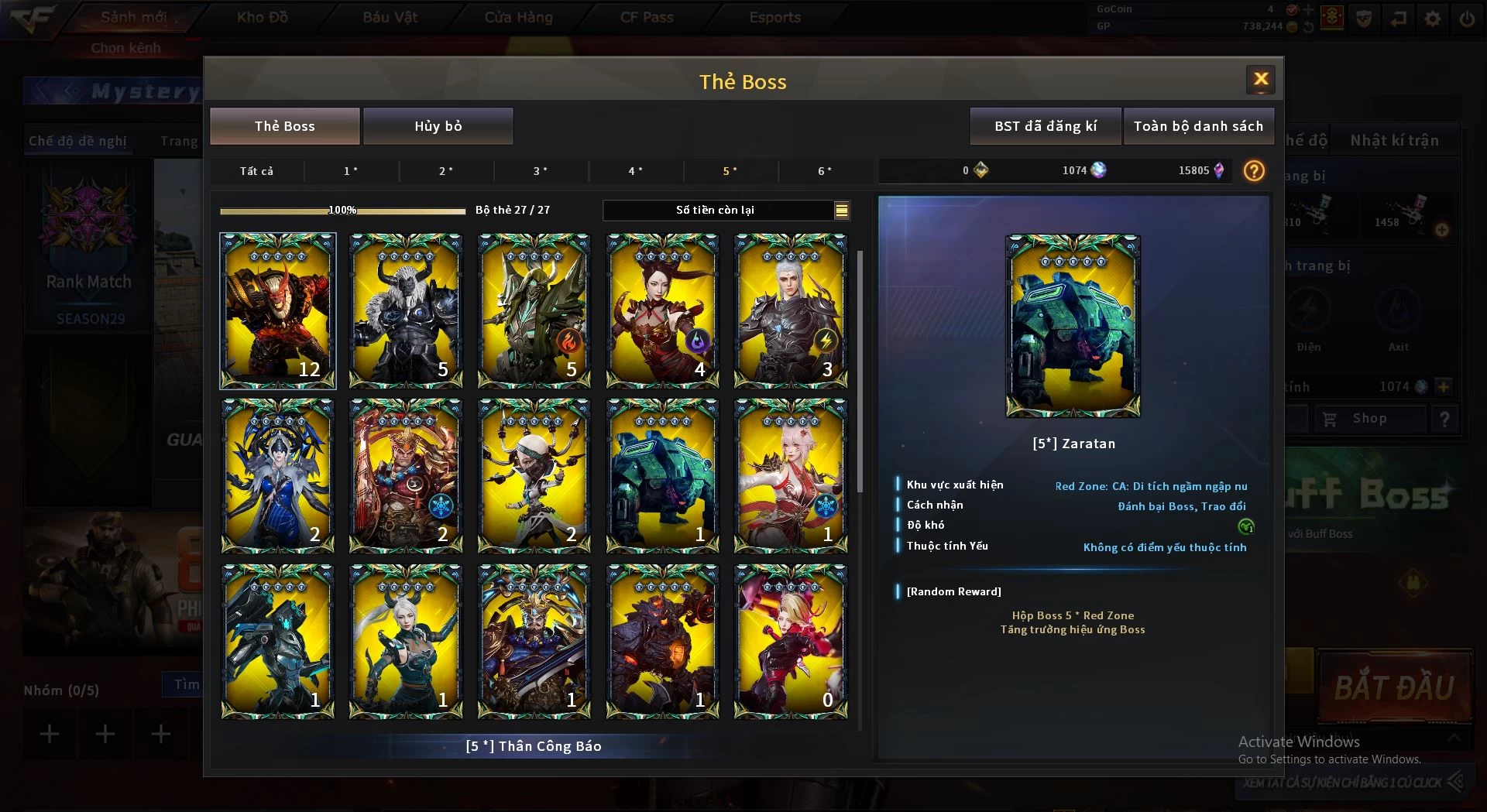Viewport: 1487px width, 812px height.
Task: Select the Tất cả star filter
Action: 256,171
